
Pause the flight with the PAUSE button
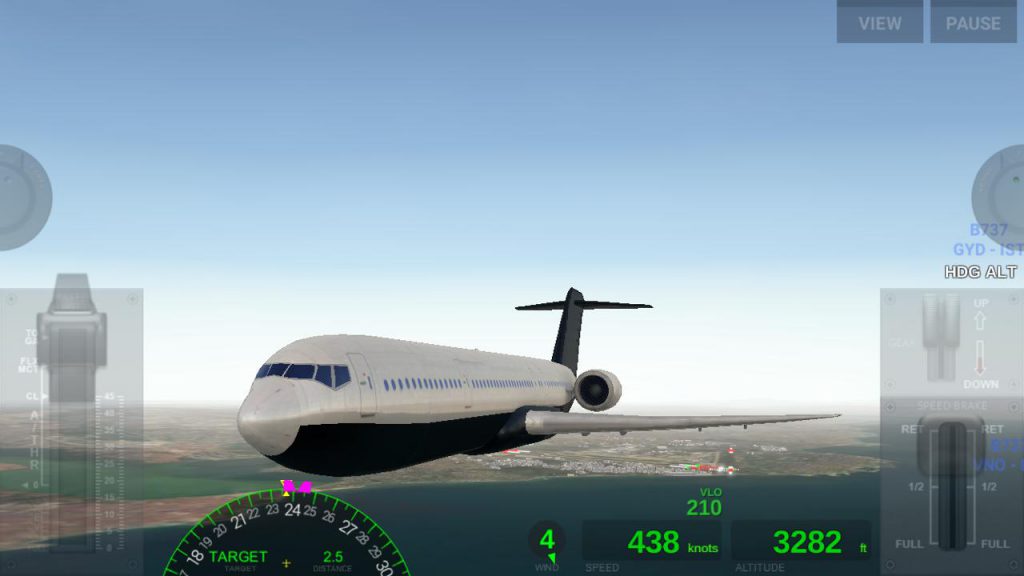point(973,22)
